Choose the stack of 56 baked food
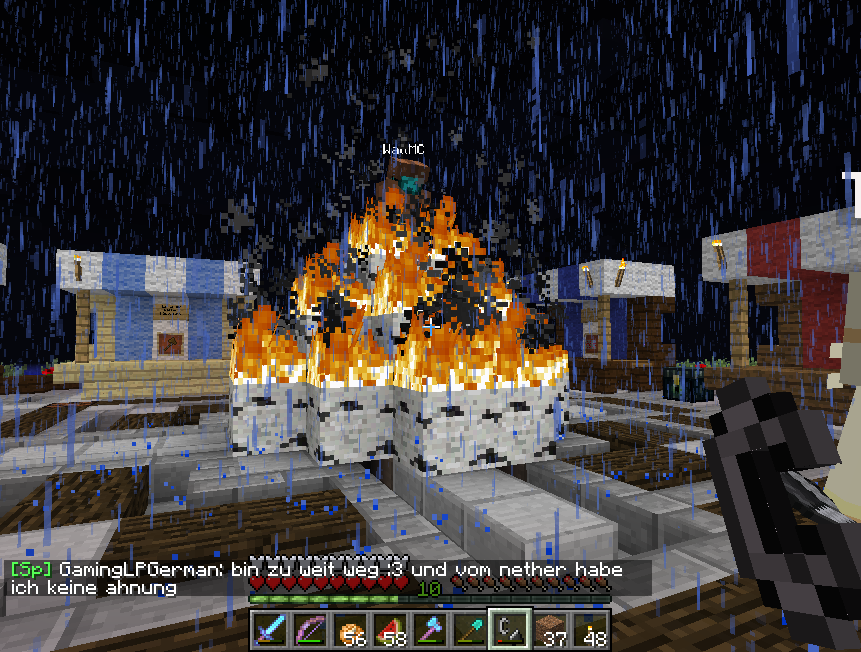The height and width of the screenshot is (652, 861). click(350, 630)
